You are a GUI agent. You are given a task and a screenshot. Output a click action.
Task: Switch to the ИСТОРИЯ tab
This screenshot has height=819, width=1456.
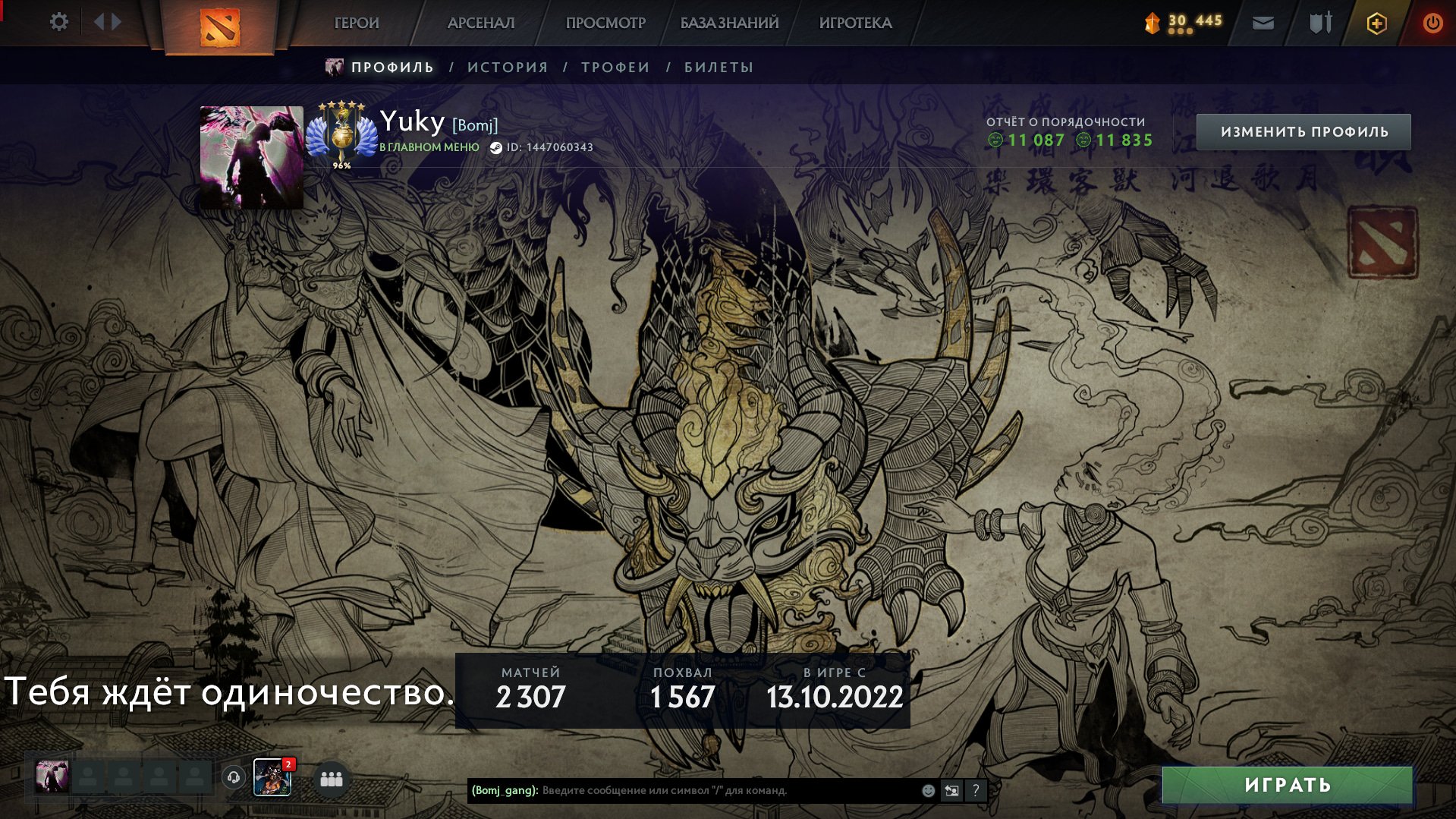508,68
